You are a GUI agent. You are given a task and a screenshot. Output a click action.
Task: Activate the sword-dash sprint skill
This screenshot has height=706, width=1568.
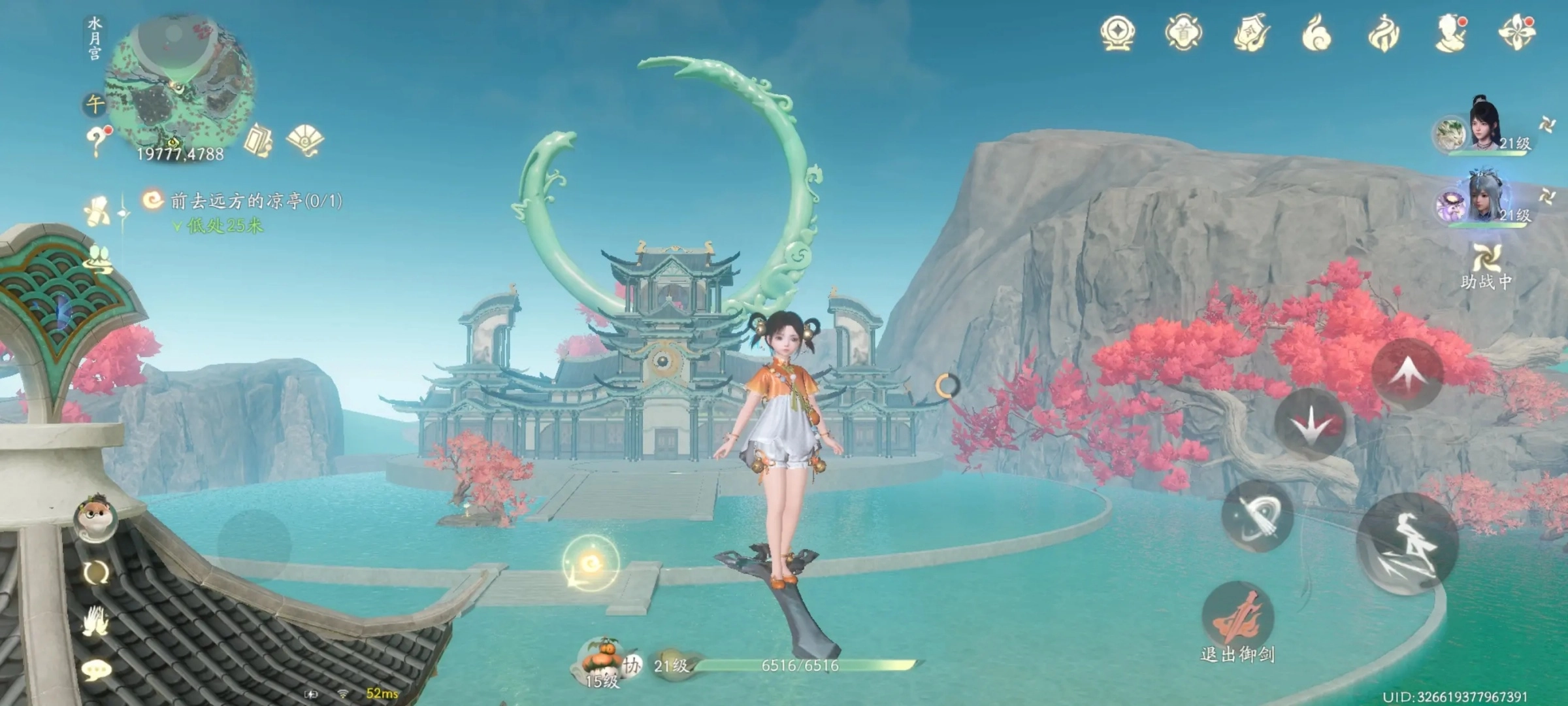coord(1407,544)
